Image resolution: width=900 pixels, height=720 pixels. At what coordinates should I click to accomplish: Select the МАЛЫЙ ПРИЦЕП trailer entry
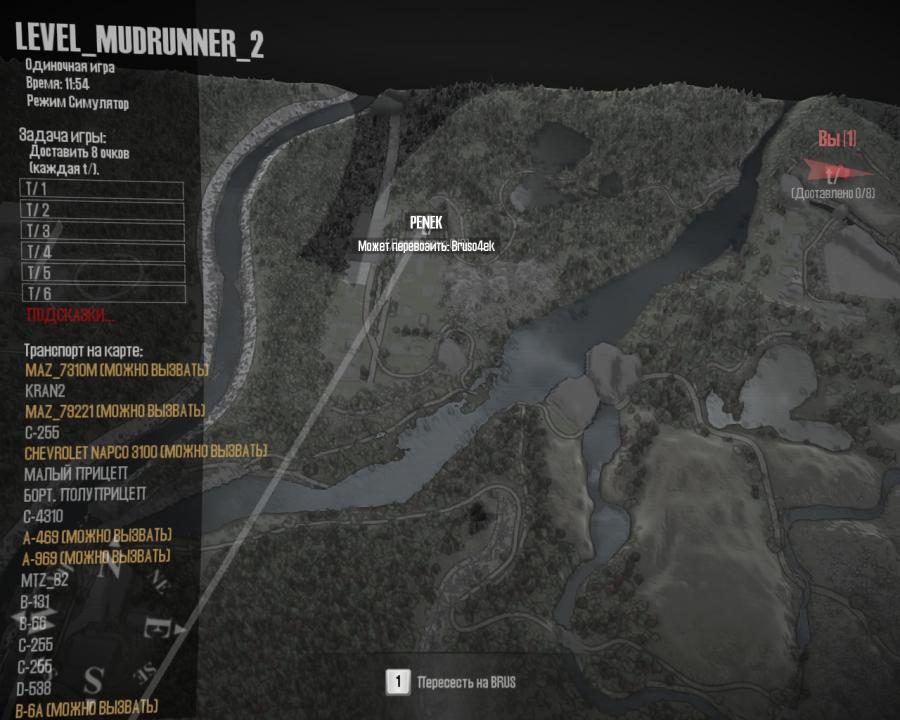tap(75, 473)
